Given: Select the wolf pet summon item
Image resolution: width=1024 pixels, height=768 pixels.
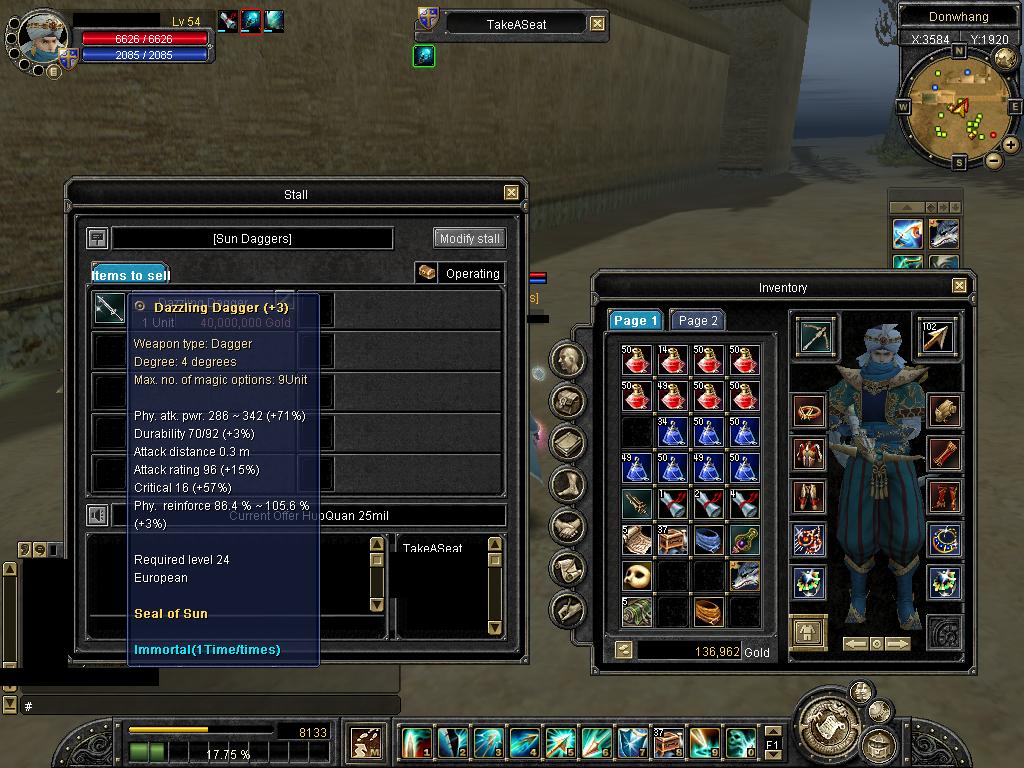Looking at the screenshot, I should click(744, 576).
